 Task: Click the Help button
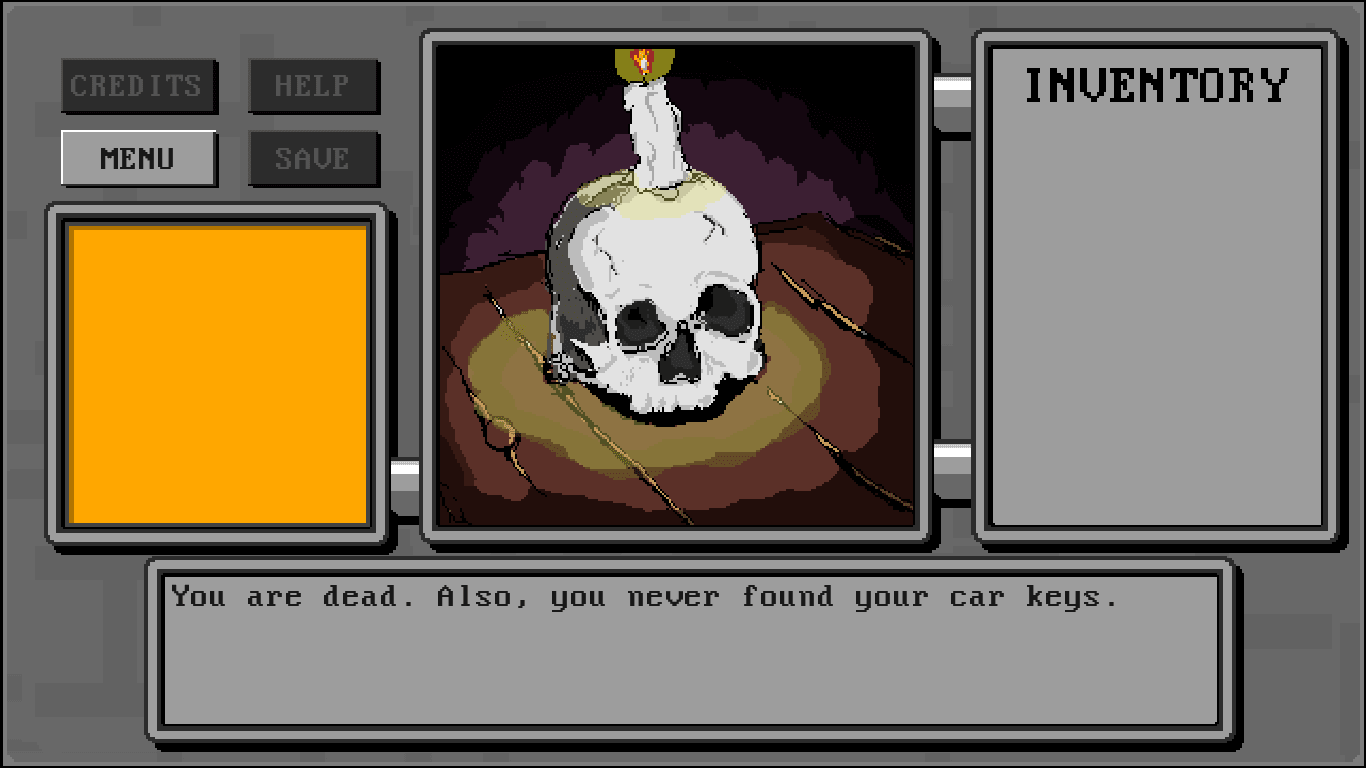coord(313,86)
